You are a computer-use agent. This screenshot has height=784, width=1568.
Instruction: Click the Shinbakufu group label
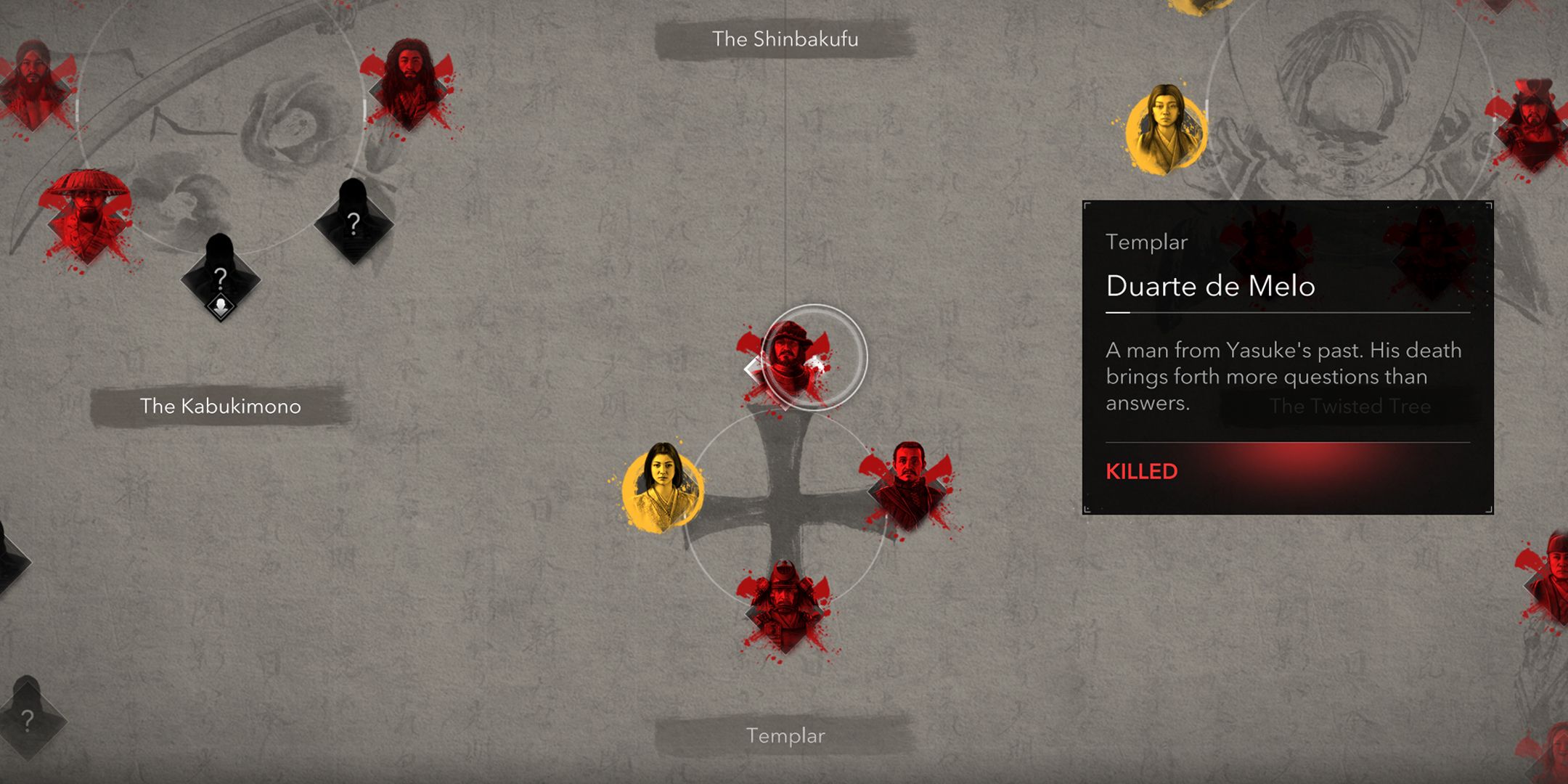(785, 39)
